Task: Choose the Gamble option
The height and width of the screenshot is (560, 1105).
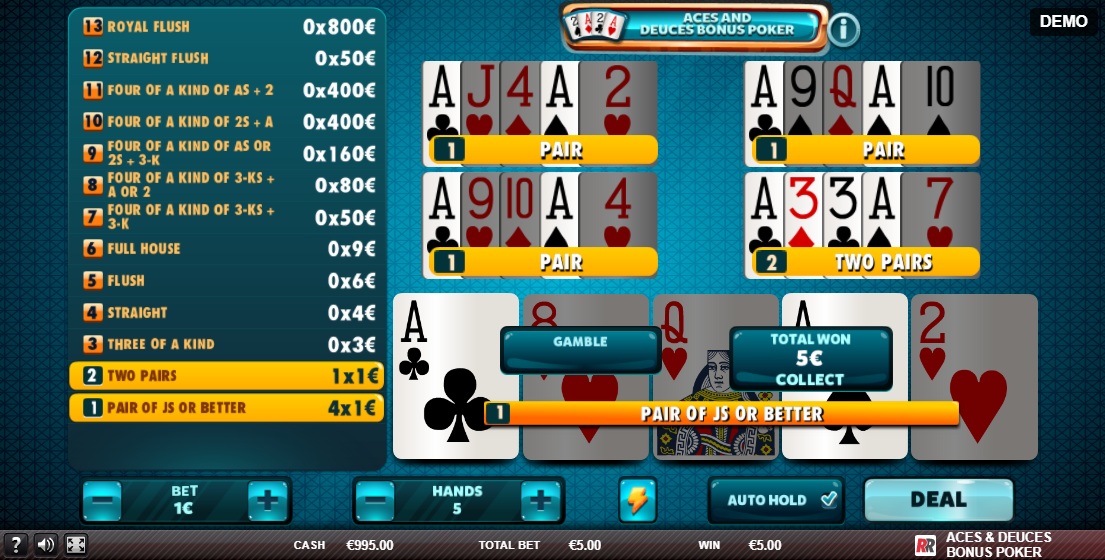Action: pos(580,349)
